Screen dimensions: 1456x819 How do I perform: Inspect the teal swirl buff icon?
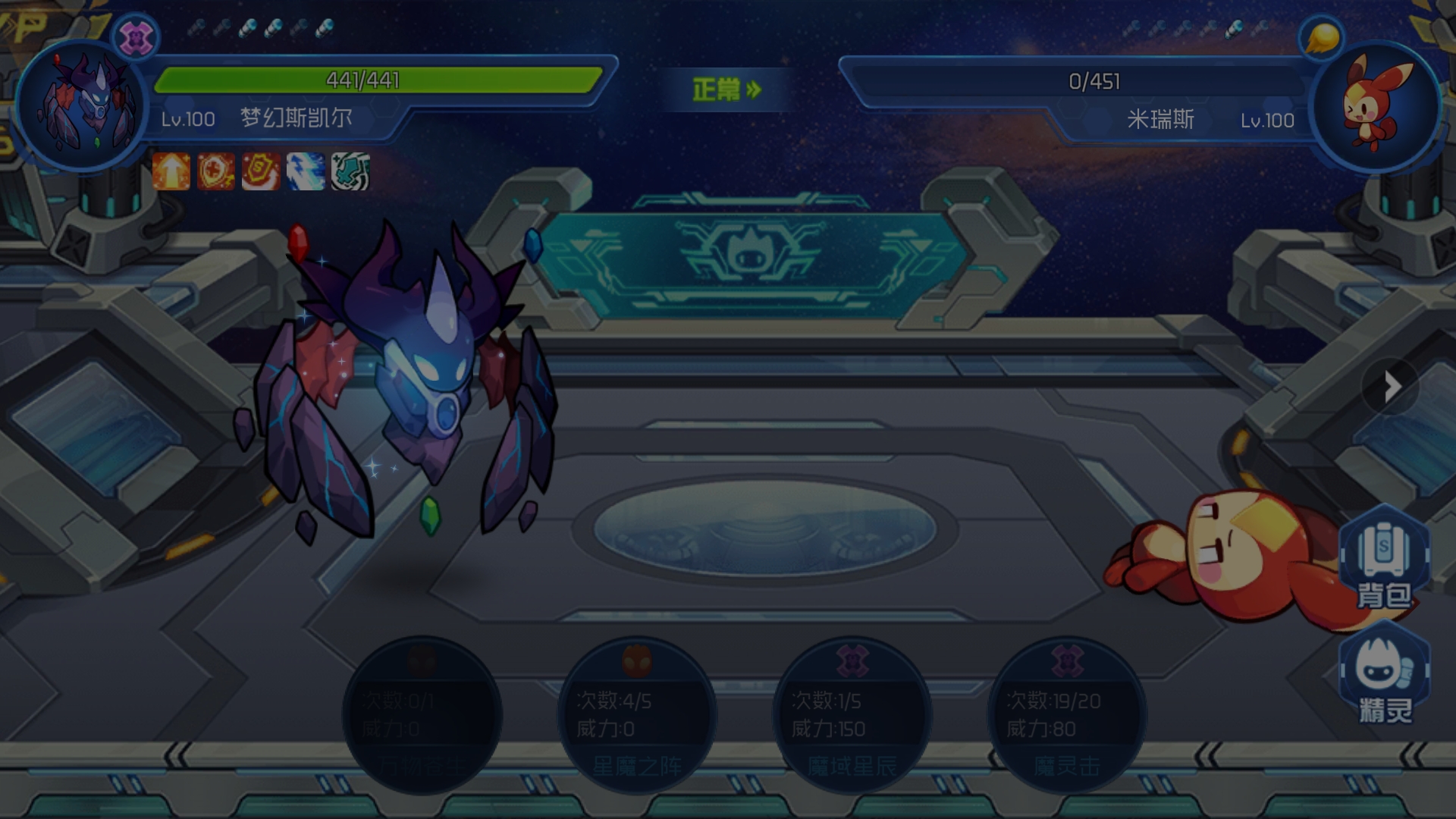click(x=350, y=171)
